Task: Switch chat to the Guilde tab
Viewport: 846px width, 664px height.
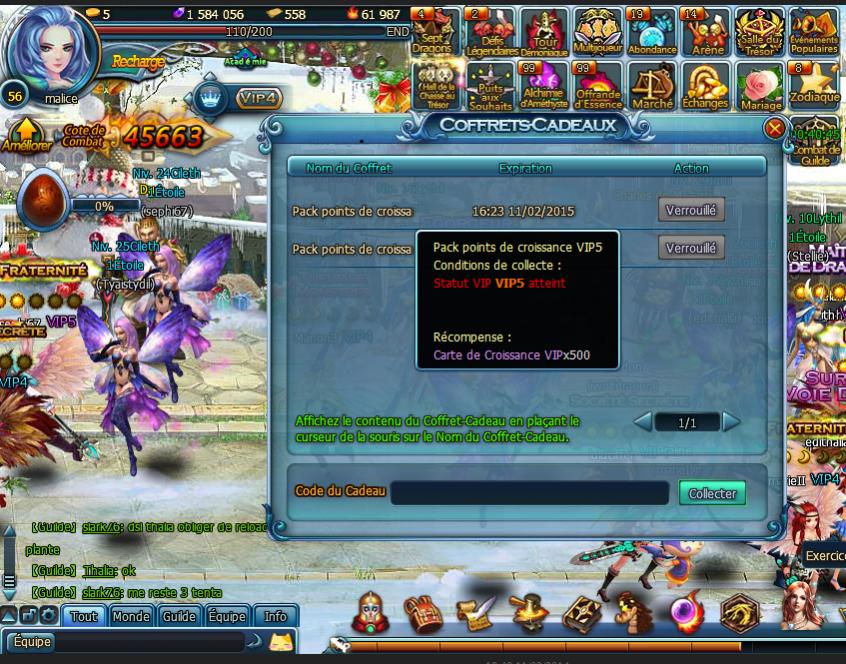Action: point(179,616)
